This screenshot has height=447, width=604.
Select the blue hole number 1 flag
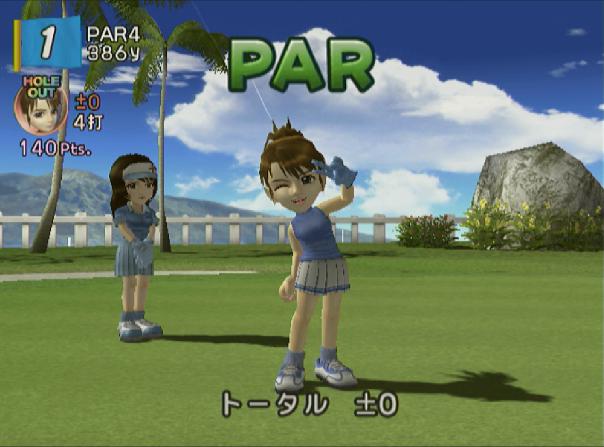(46, 43)
